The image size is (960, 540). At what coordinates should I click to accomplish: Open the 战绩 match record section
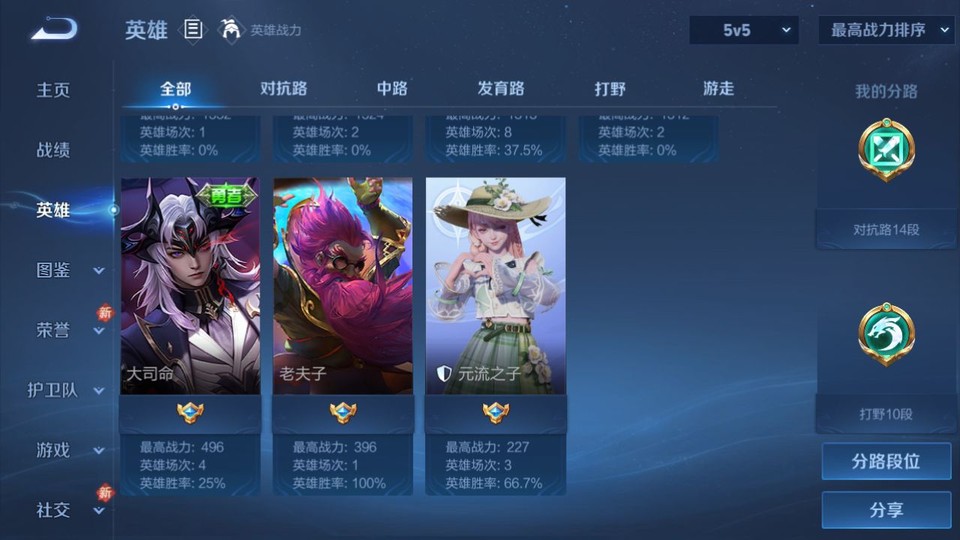pyautogui.click(x=54, y=150)
